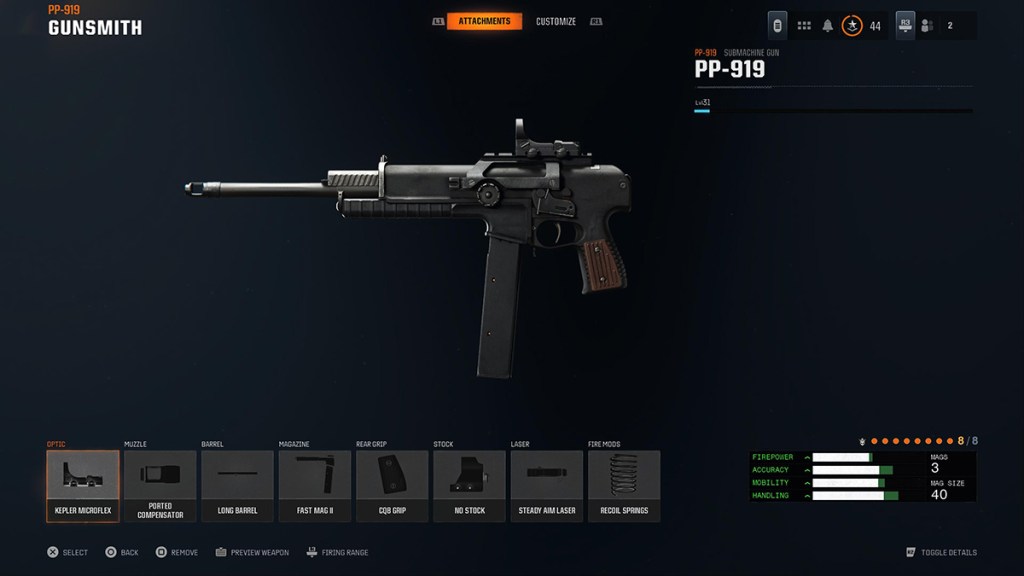Image resolution: width=1024 pixels, height=576 pixels.
Task: Choose the Ported Compensator muzzle slot
Action: (x=160, y=486)
